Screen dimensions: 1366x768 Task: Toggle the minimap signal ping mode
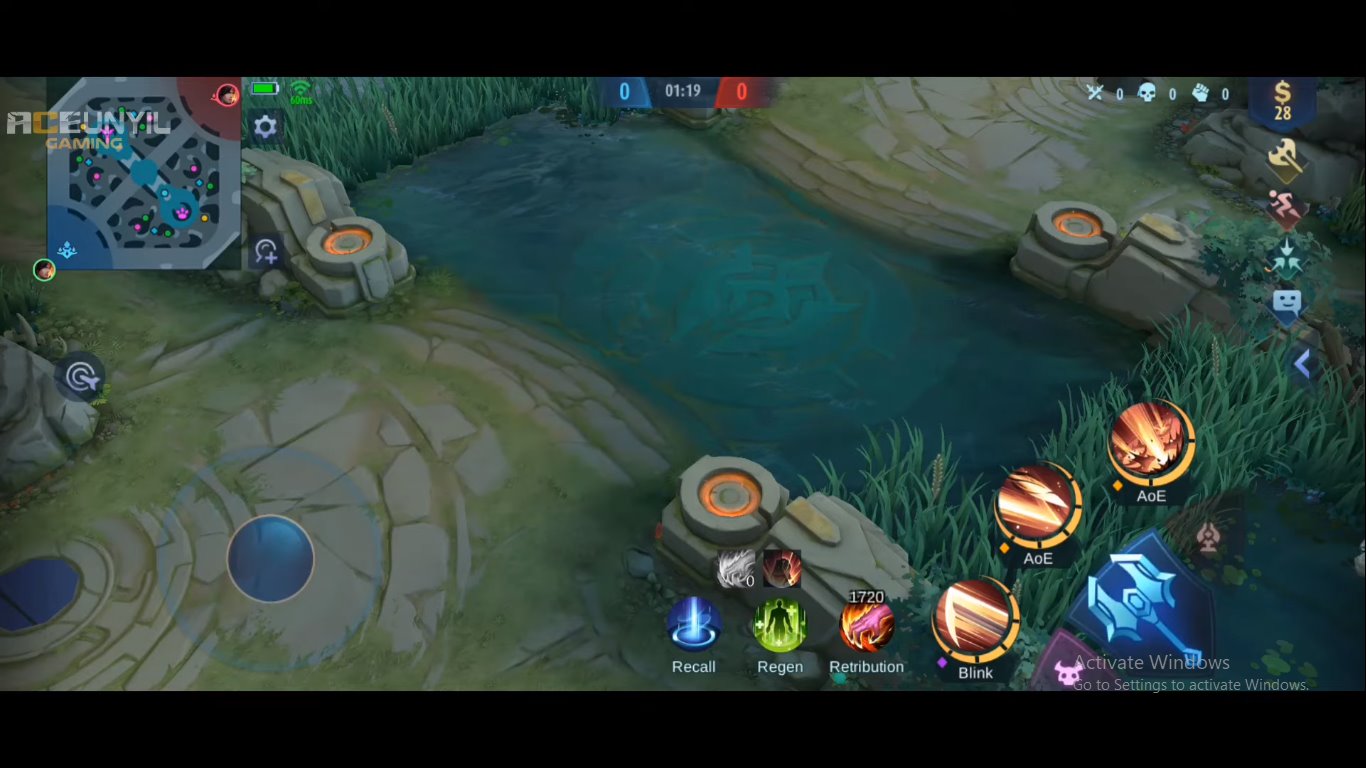[264, 252]
